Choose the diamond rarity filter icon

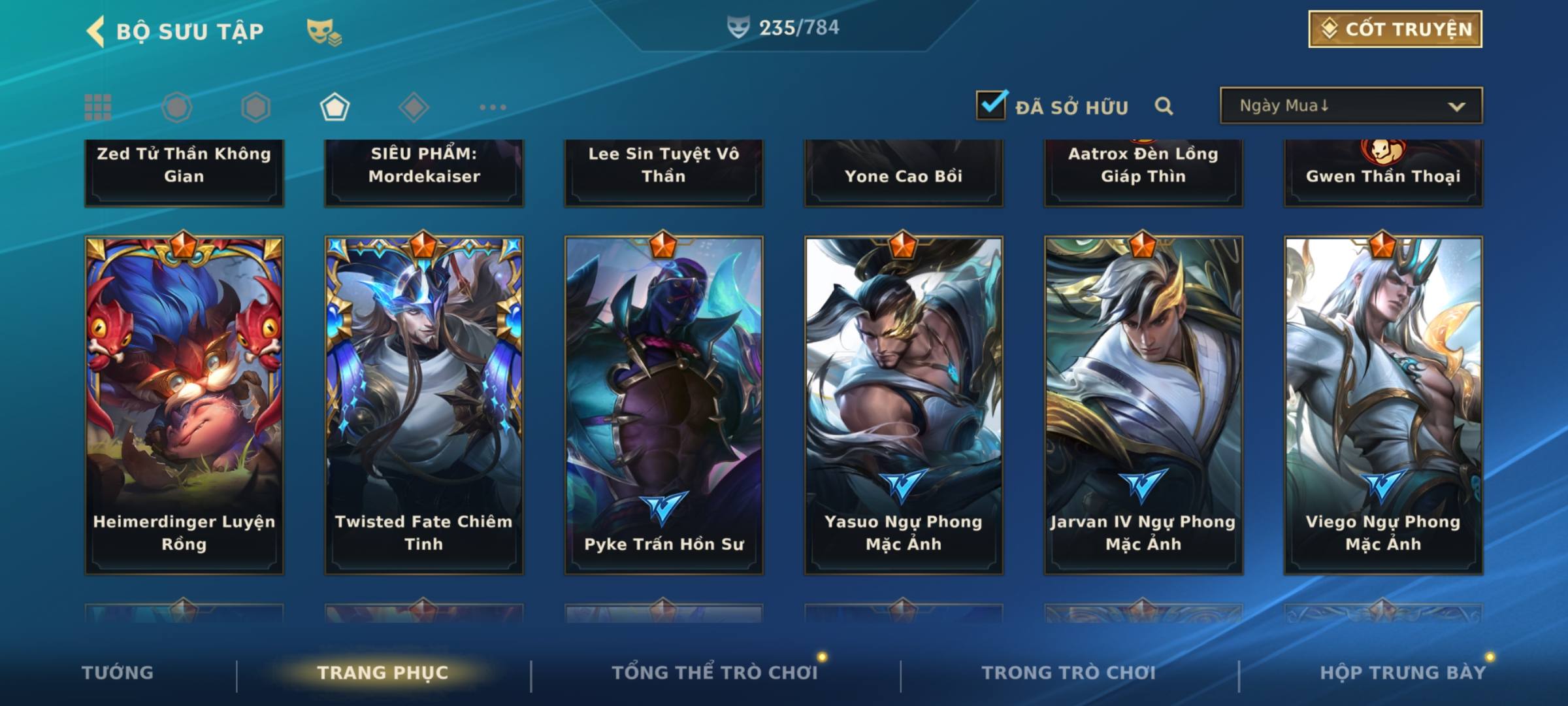tap(414, 107)
